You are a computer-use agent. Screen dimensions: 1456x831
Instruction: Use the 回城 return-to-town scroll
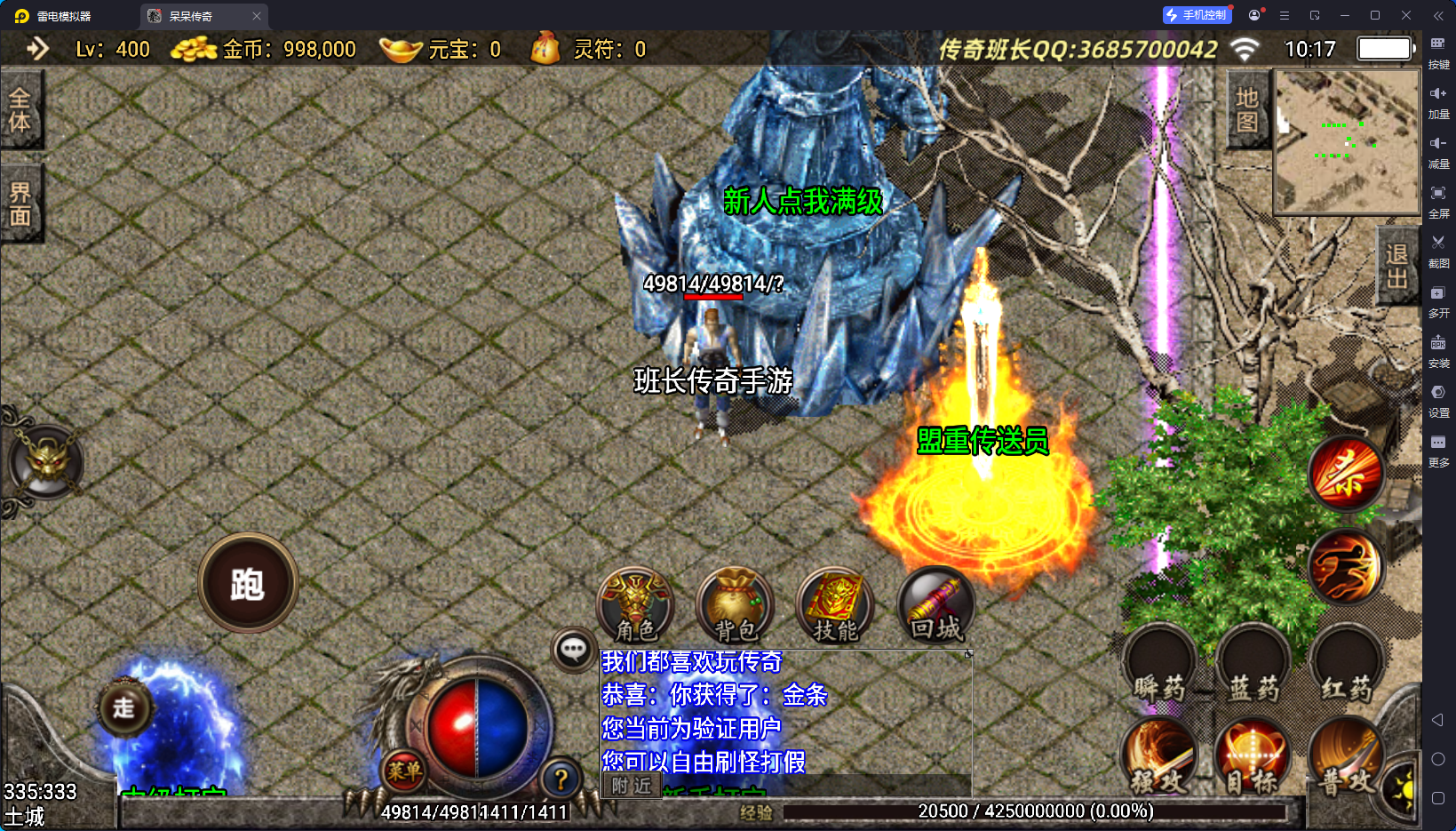(936, 605)
